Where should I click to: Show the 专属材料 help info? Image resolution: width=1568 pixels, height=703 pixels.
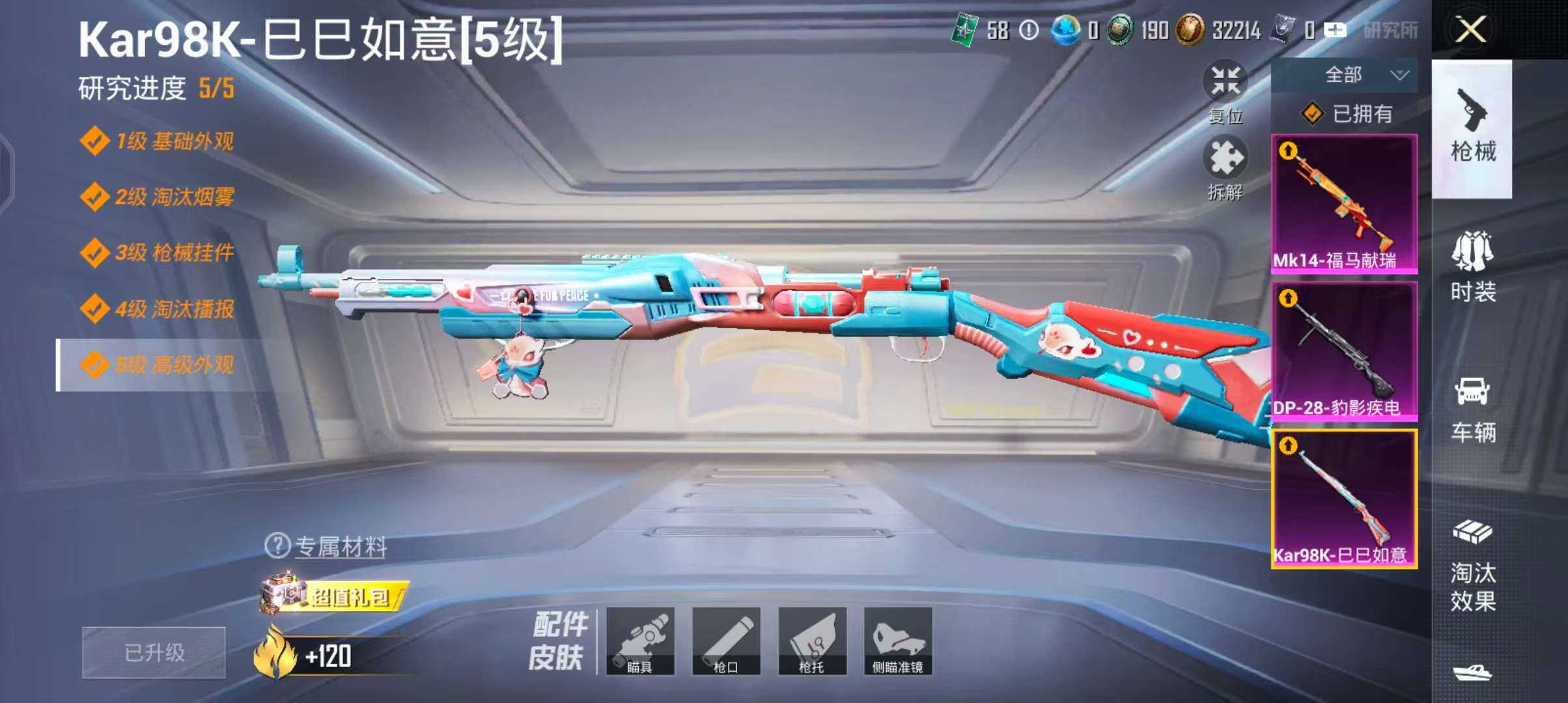(x=278, y=545)
